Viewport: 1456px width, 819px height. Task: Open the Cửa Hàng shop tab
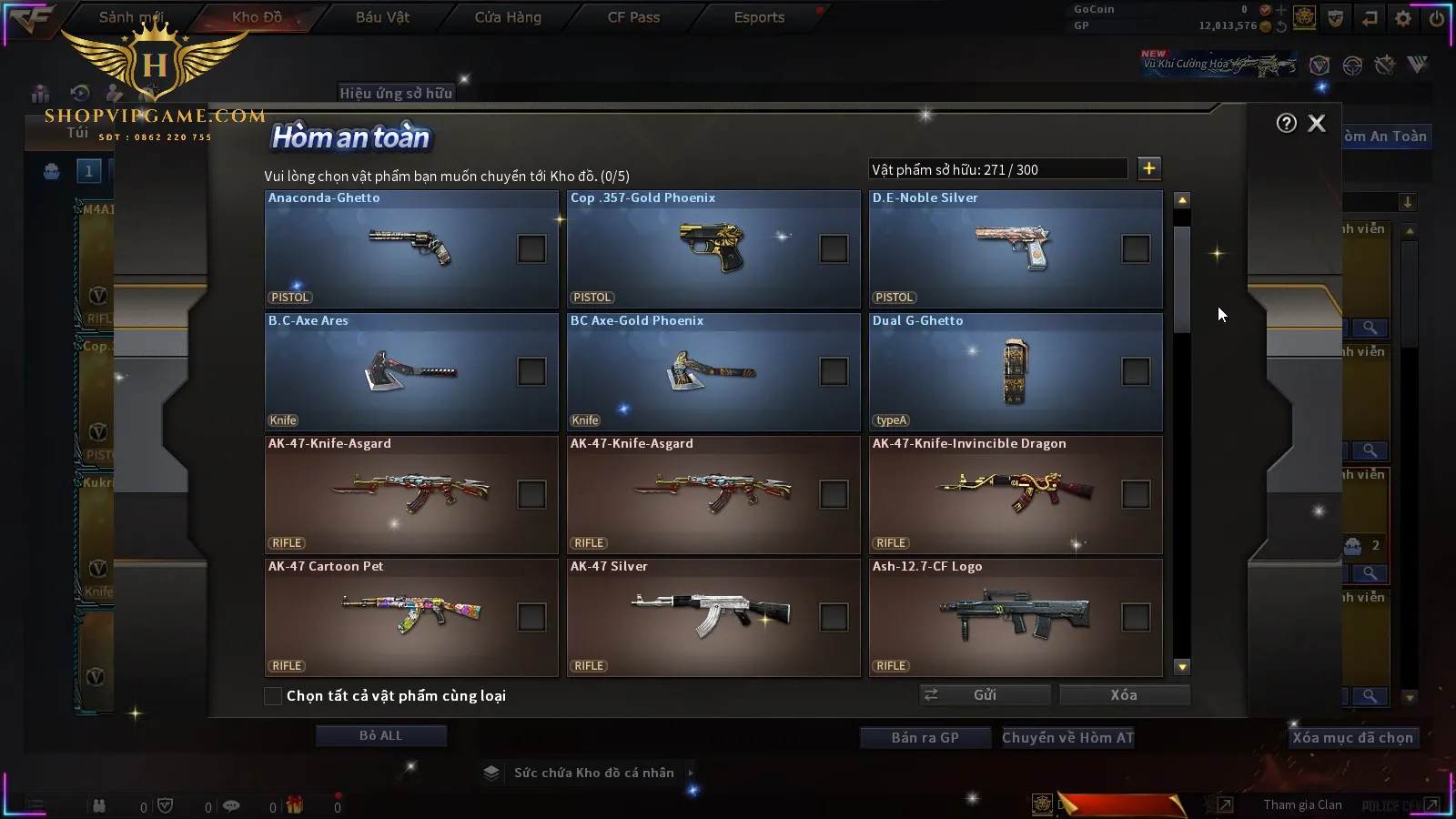[508, 17]
